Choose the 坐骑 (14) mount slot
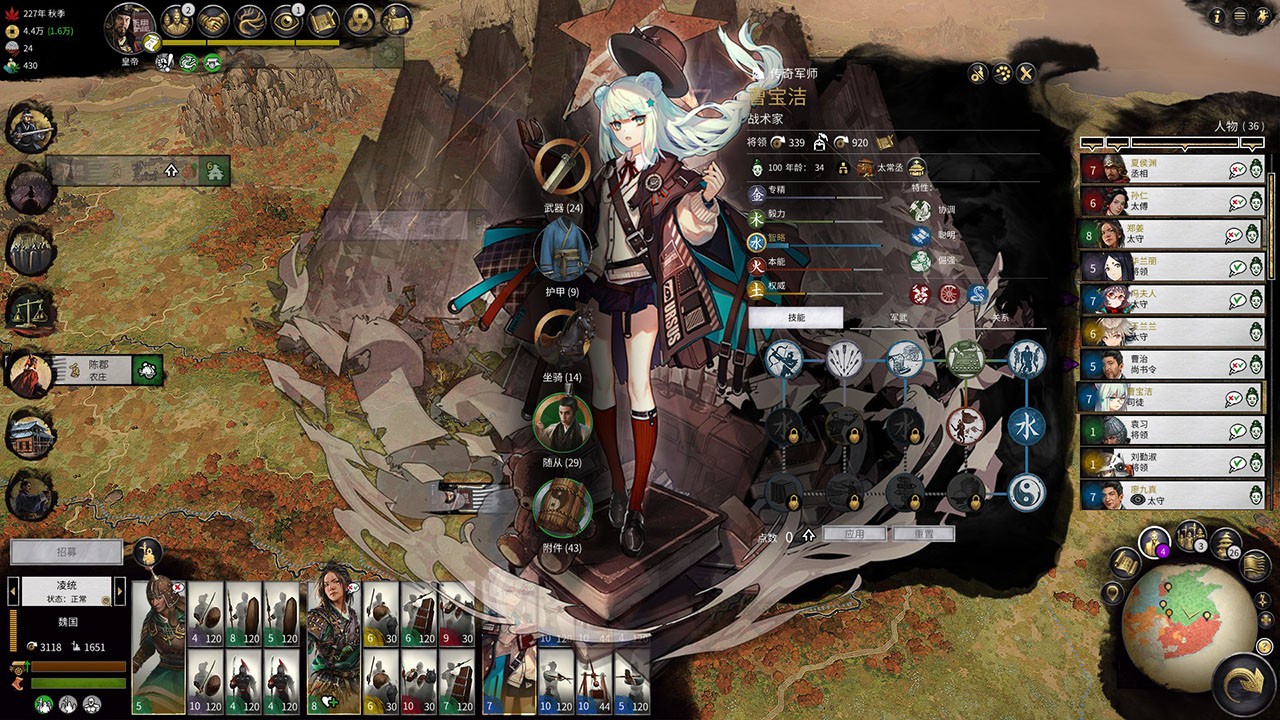 click(x=562, y=336)
